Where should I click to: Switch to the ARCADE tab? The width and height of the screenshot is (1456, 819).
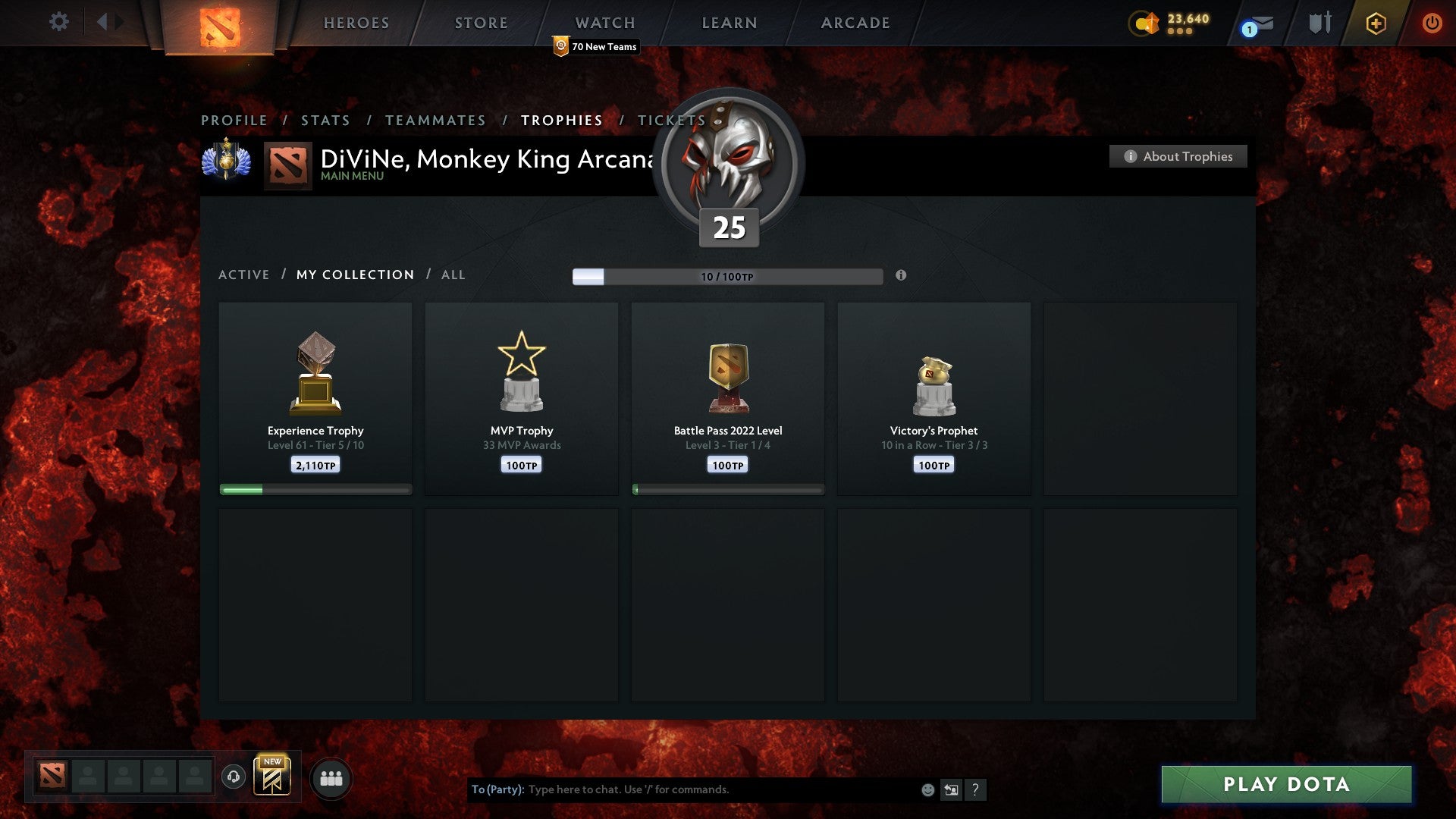pos(855,23)
